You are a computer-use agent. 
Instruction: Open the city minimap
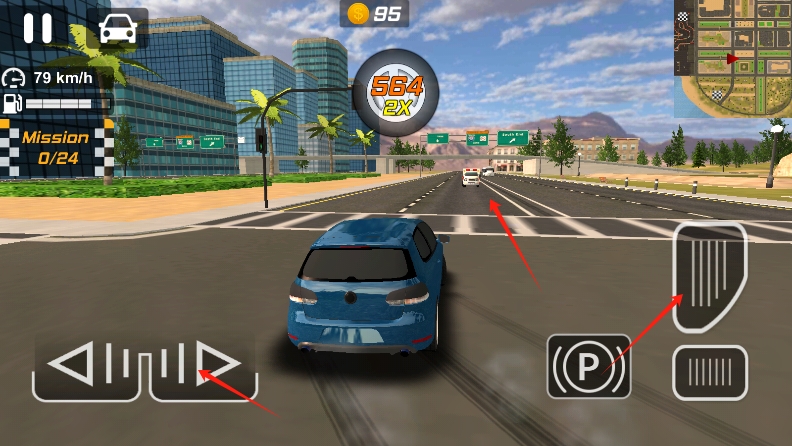[x=732, y=59]
